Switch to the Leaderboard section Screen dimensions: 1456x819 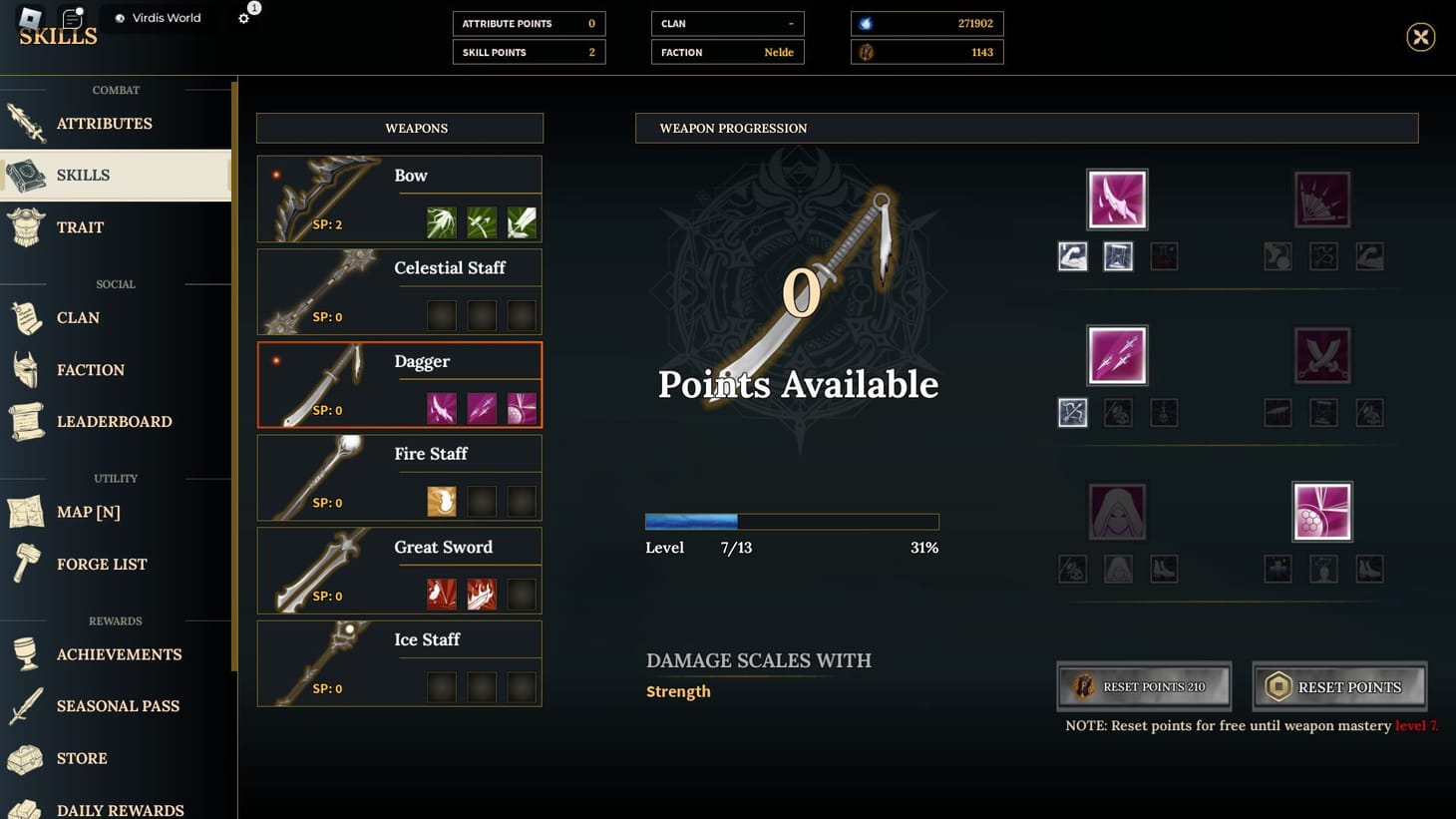(25, 421)
